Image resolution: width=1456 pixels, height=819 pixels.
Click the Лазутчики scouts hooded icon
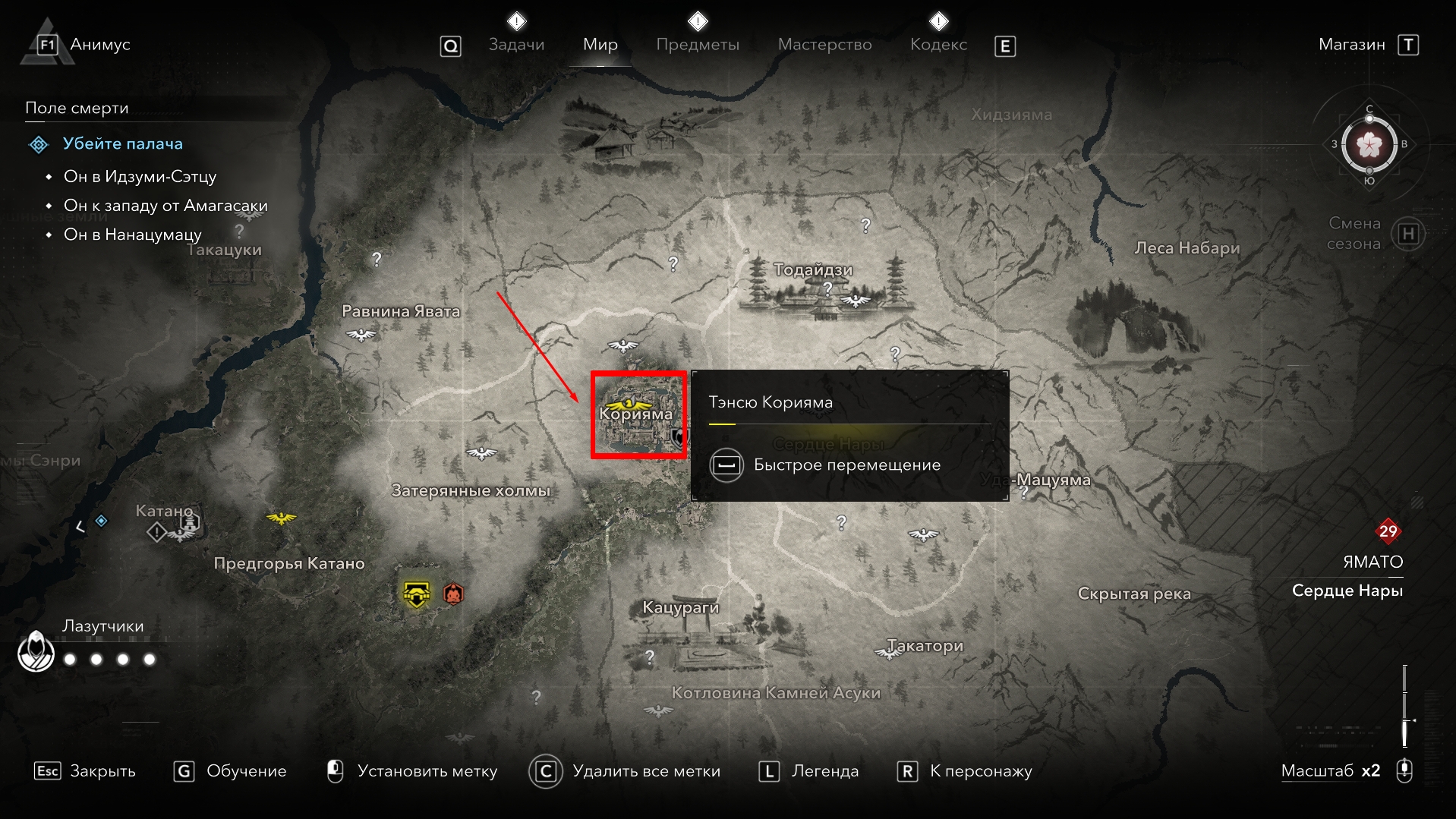36,651
